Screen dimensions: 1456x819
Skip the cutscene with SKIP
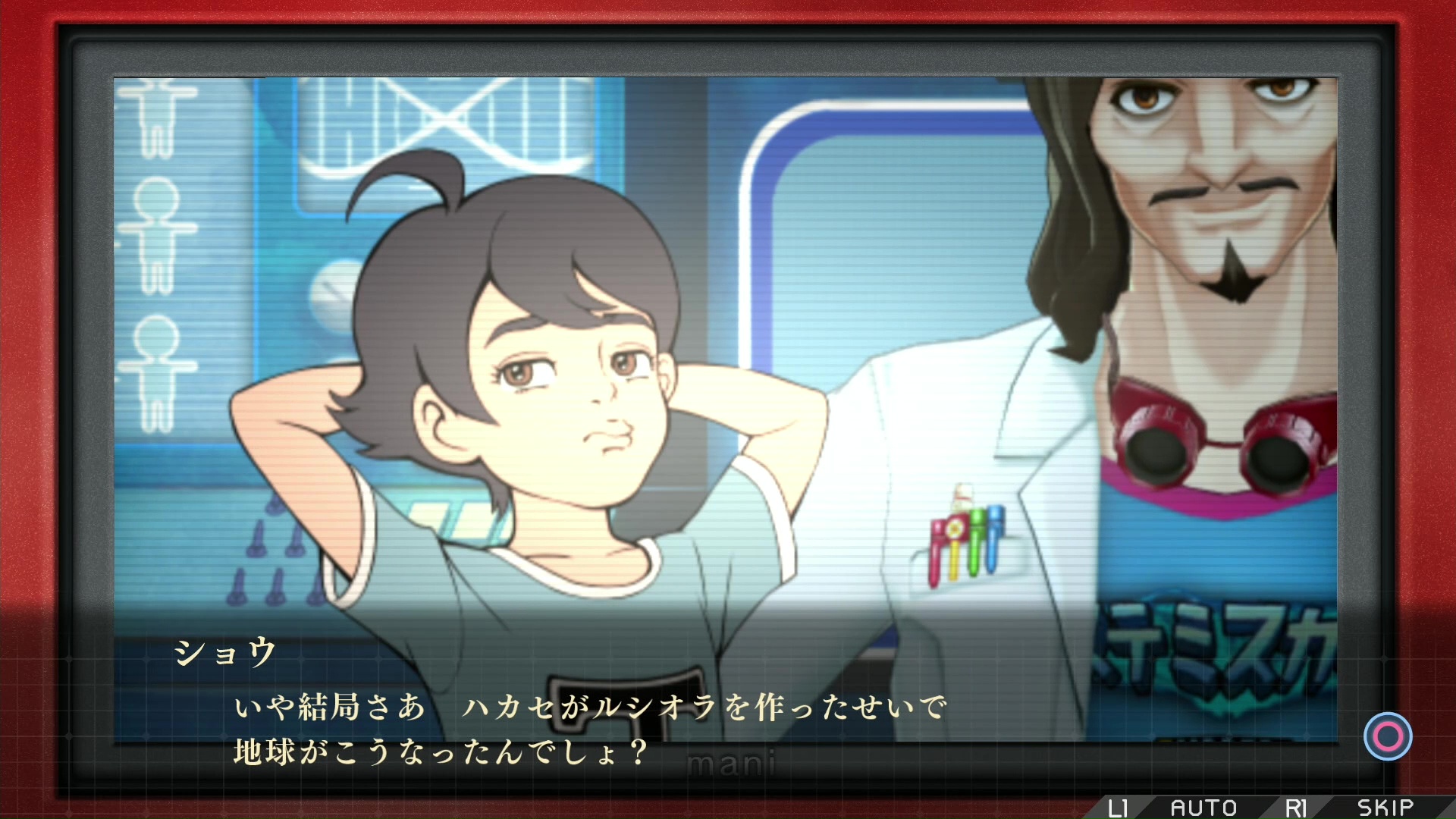coord(1385,808)
